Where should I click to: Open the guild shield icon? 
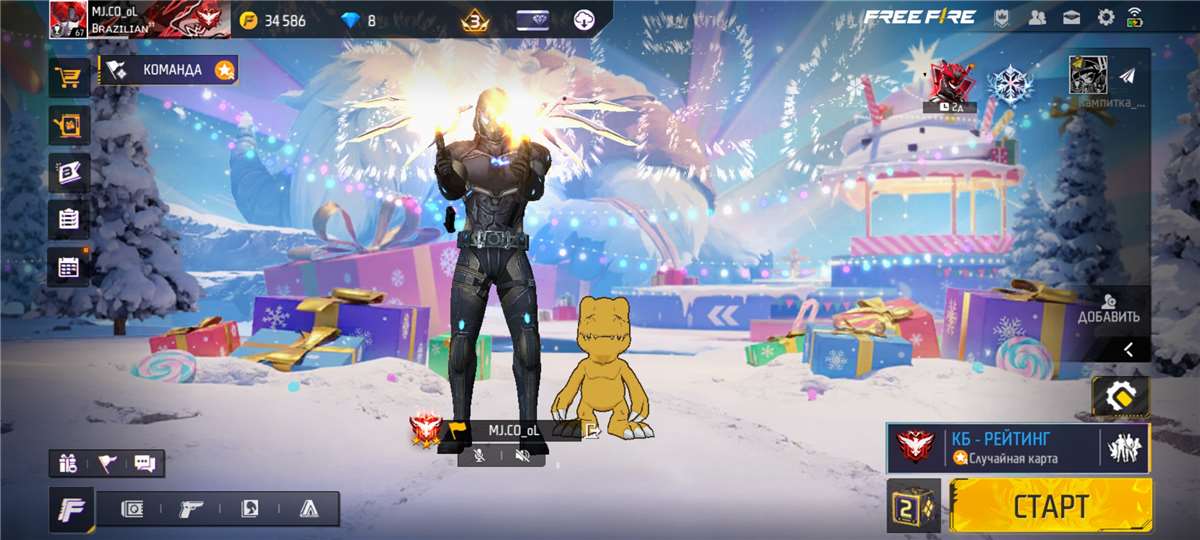(x=1002, y=17)
